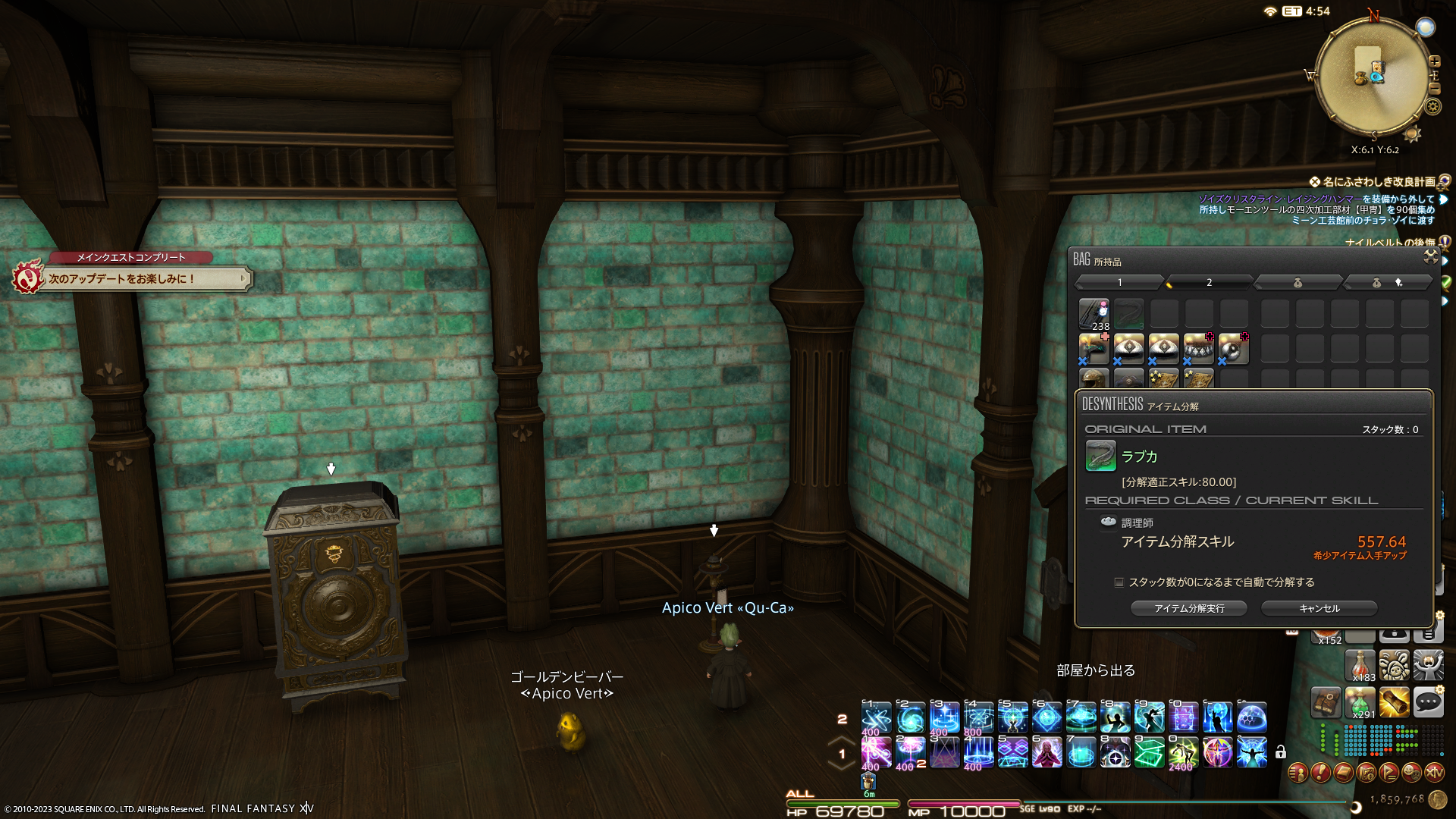Open the chat speech-bubble icon
This screenshot has height=819, width=1456.
point(1428,703)
